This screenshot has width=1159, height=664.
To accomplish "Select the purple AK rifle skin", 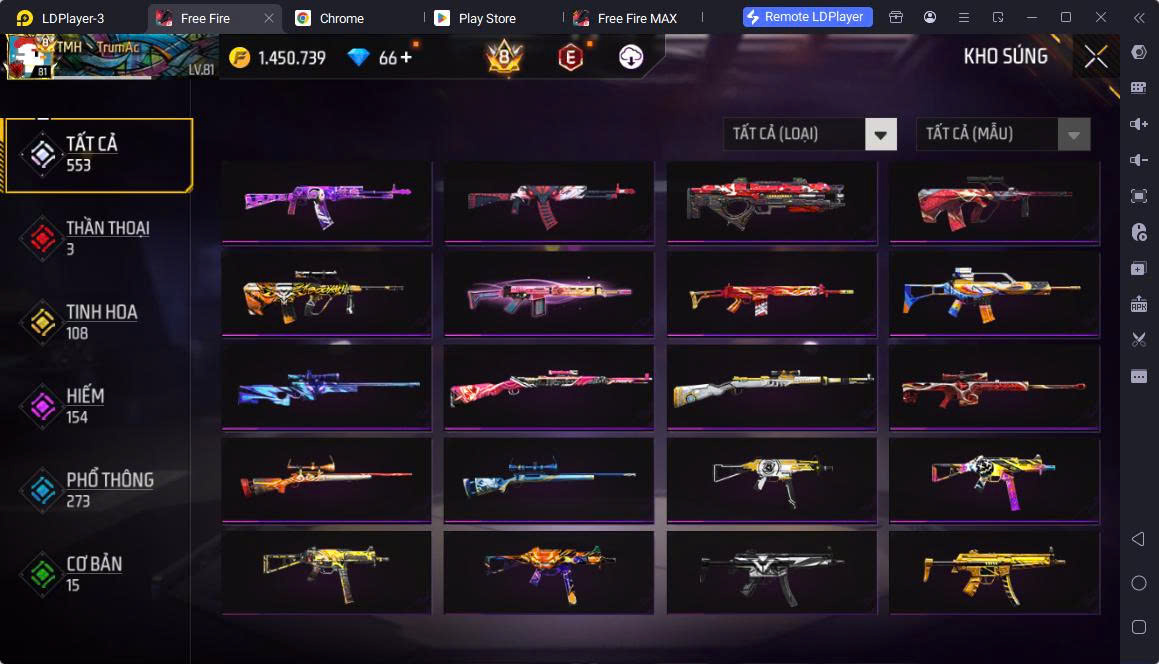I will (x=326, y=200).
